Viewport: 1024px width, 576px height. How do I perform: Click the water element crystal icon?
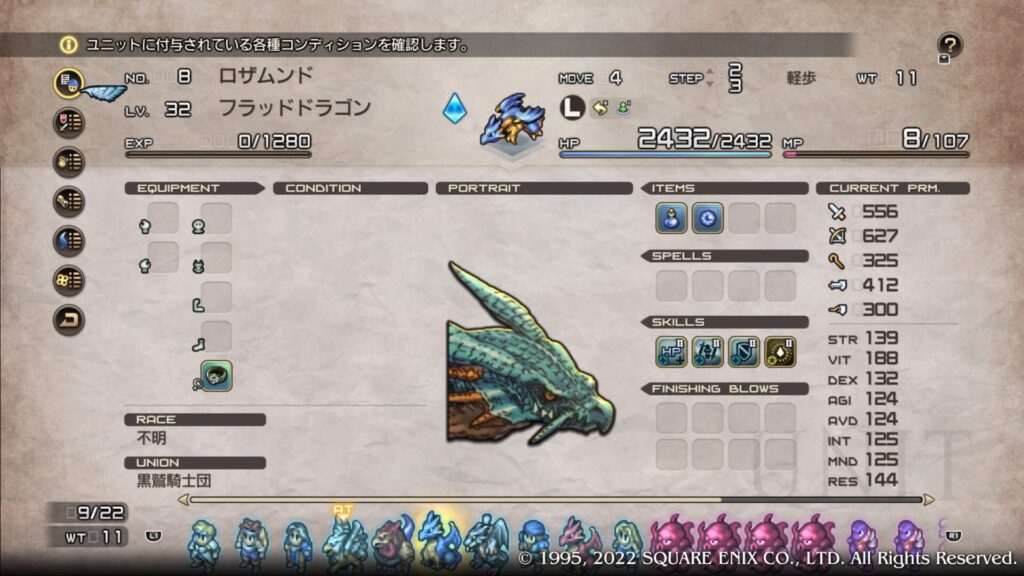pos(454,108)
